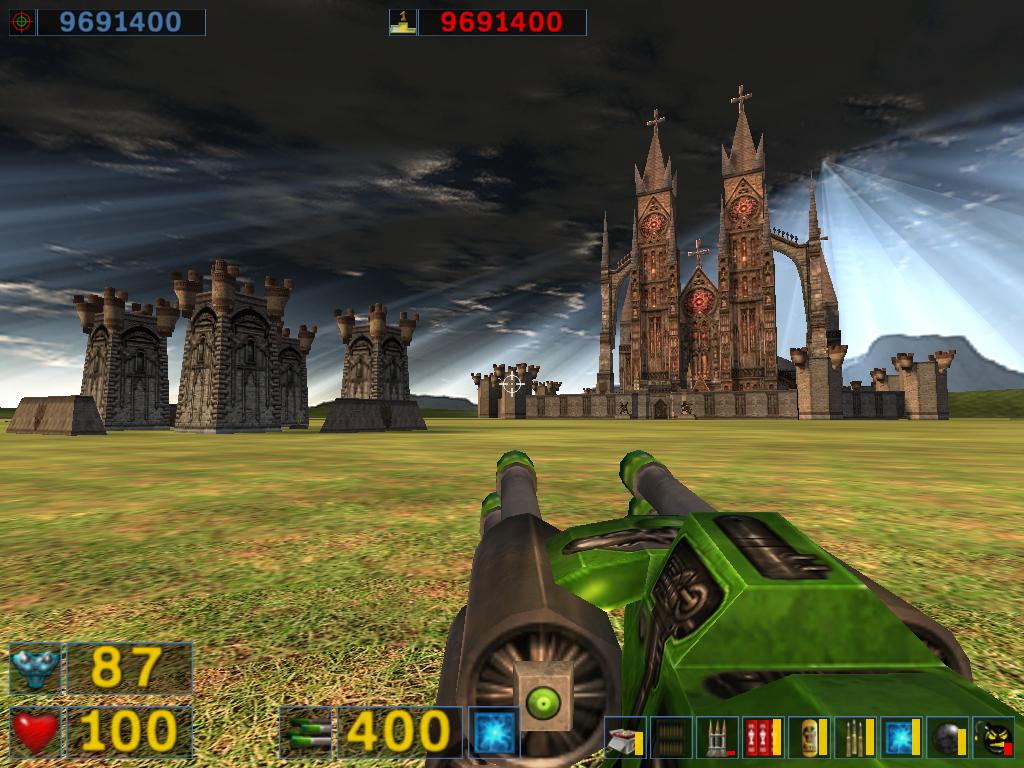The image size is (1024, 768).
Task: Pick the yellow napalm canister ammo icon
Action: (809, 739)
